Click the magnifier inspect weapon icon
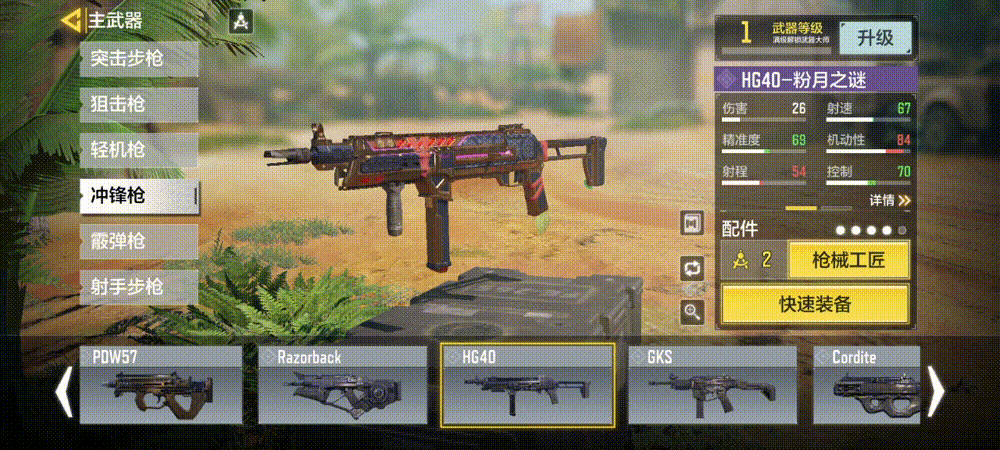The height and width of the screenshot is (450, 1000). pyautogui.click(x=692, y=312)
